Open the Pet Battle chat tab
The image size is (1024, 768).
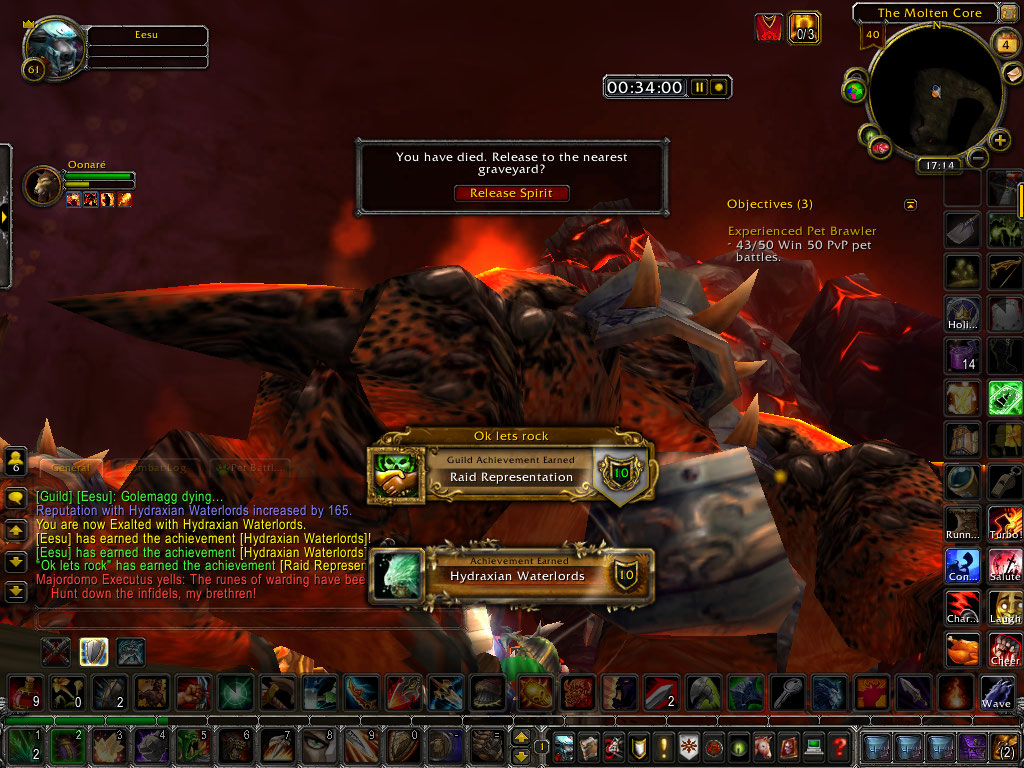[252, 467]
